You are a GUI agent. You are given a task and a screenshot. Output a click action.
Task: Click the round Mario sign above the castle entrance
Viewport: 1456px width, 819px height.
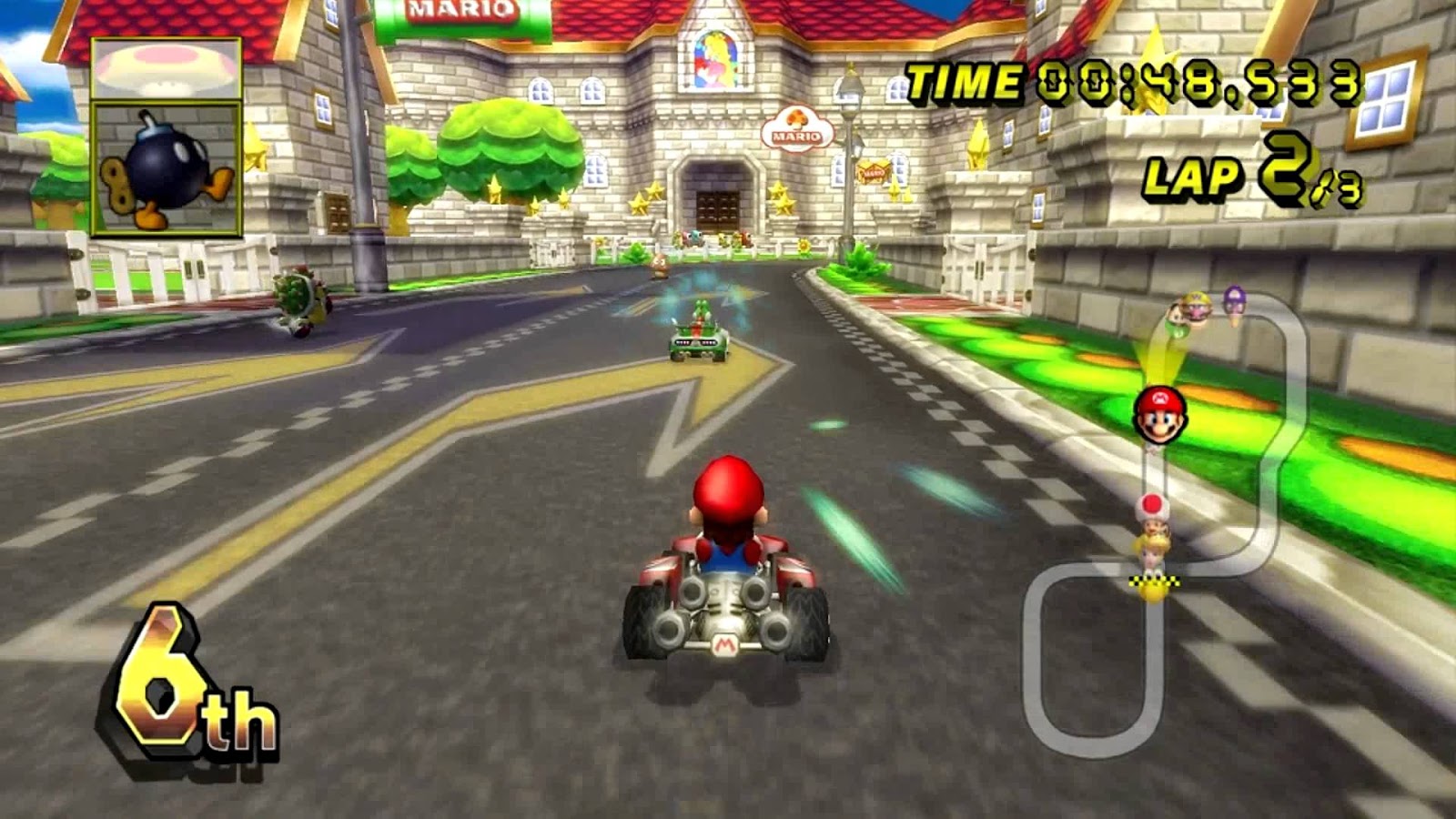click(x=796, y=126)
